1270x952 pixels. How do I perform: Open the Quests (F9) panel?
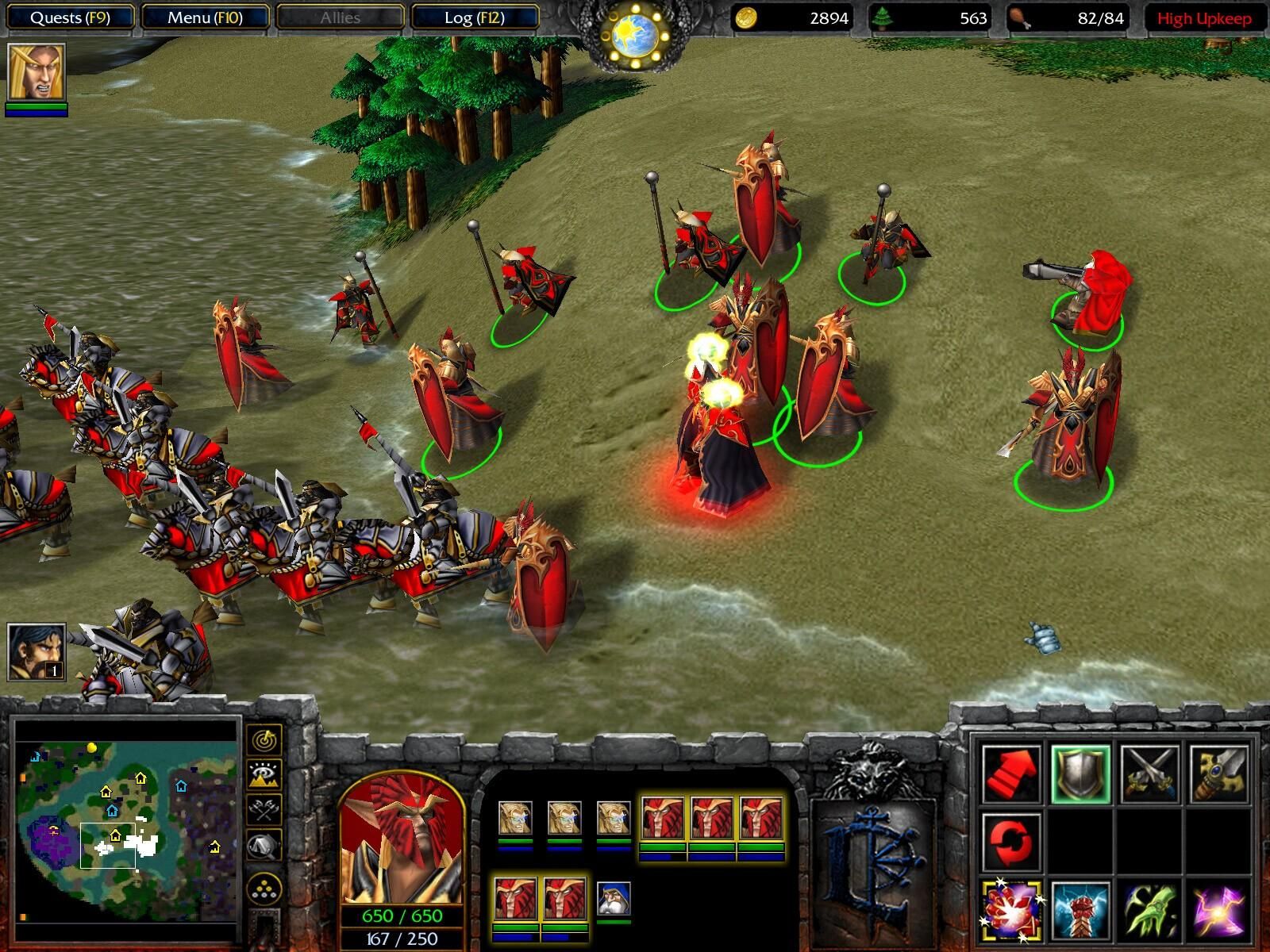pyautogui.click(x=71, y=15)
